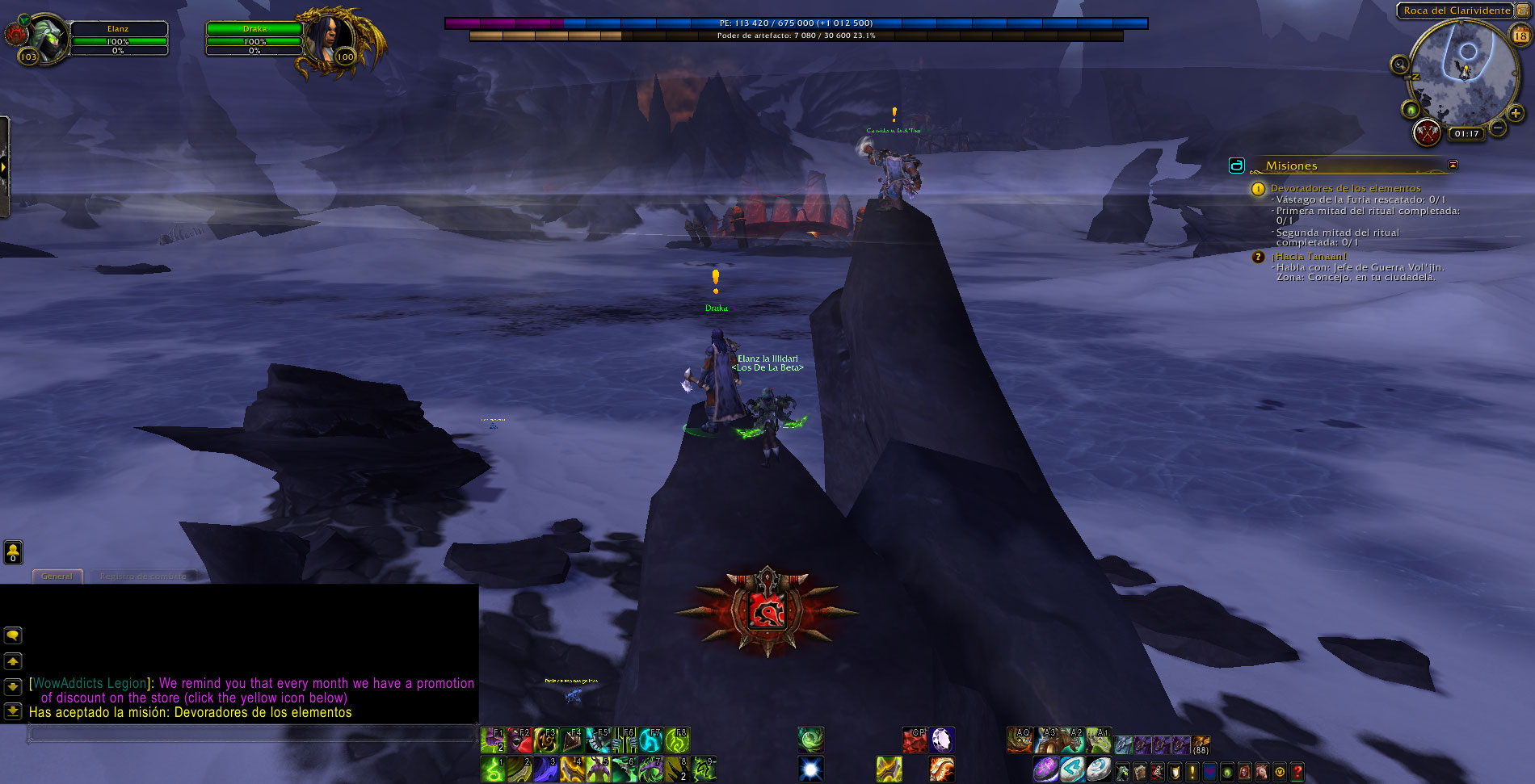Open the red question mark help button

pos(1297,772)
